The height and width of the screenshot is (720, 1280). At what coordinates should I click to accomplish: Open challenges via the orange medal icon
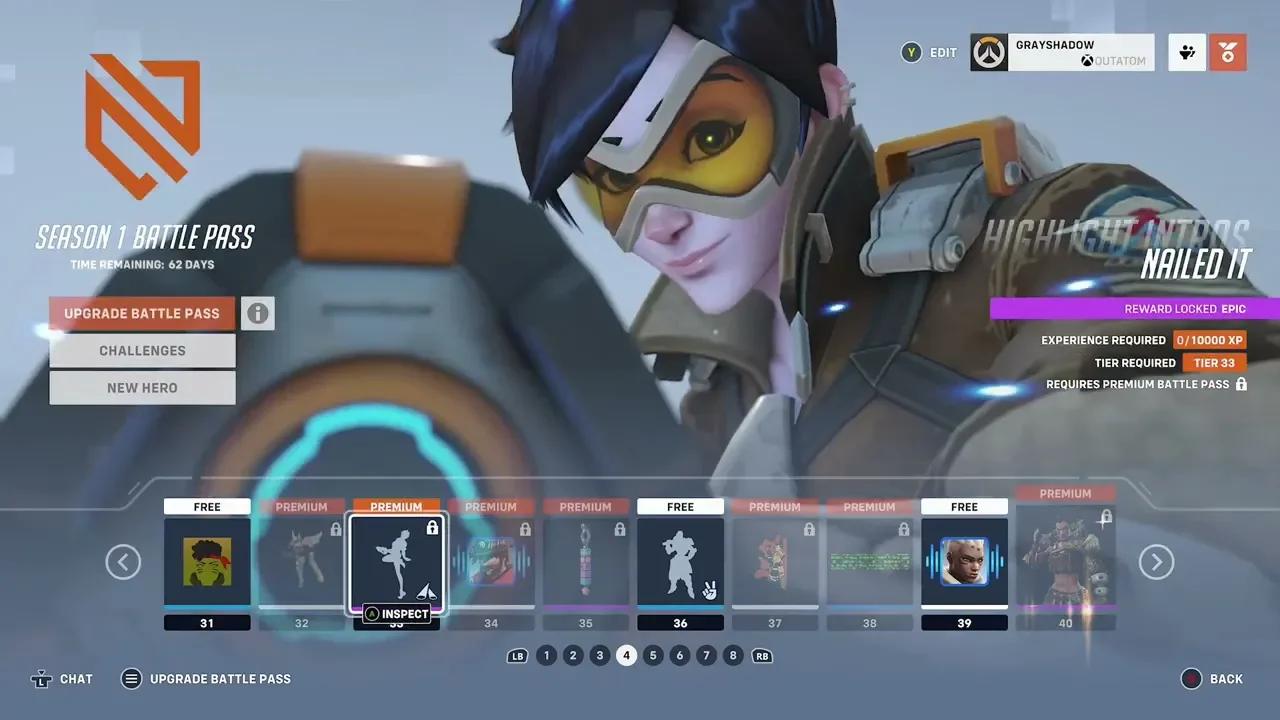pos(1228,52)
